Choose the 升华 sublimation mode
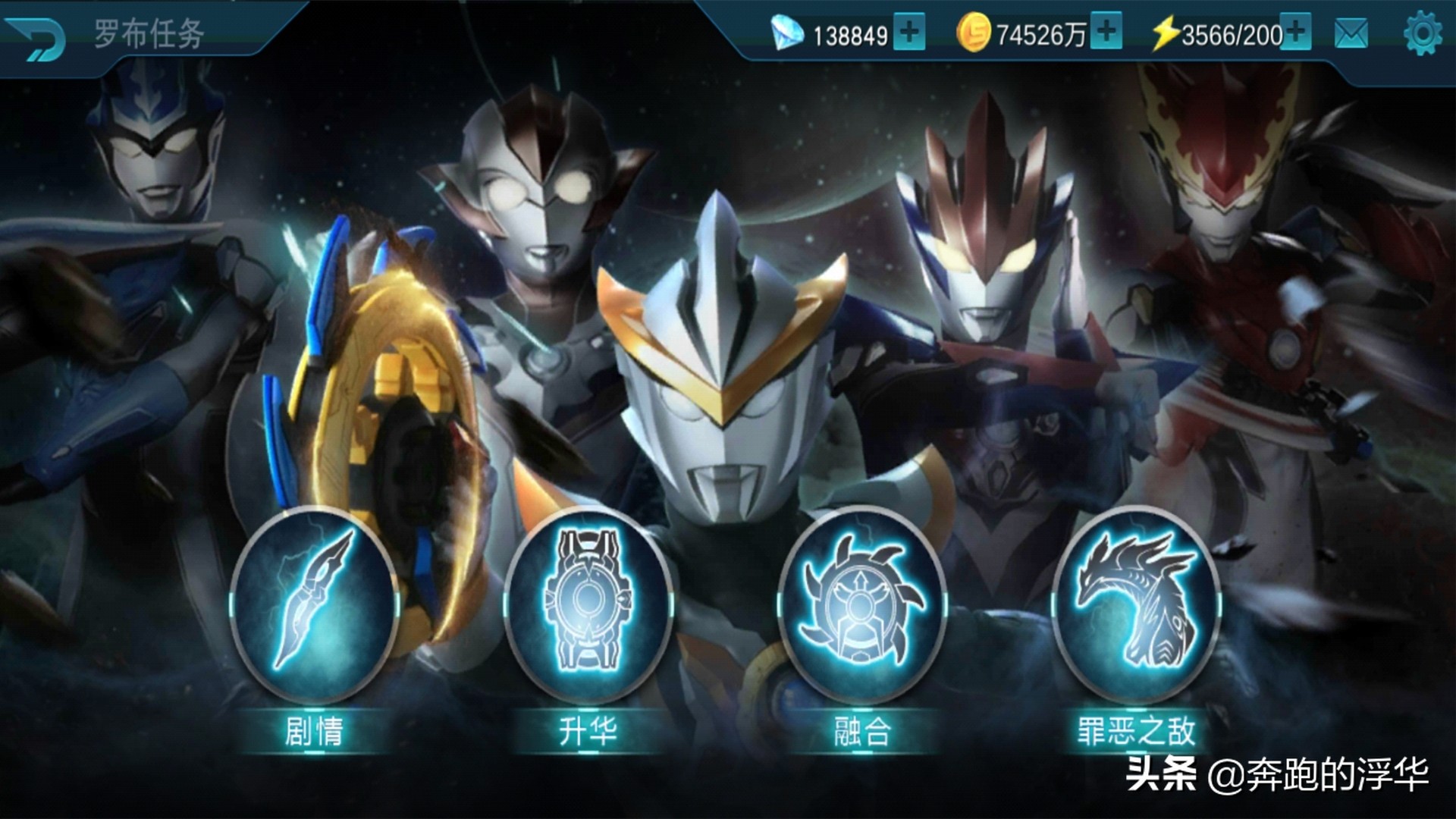 (x=588, y=605)
